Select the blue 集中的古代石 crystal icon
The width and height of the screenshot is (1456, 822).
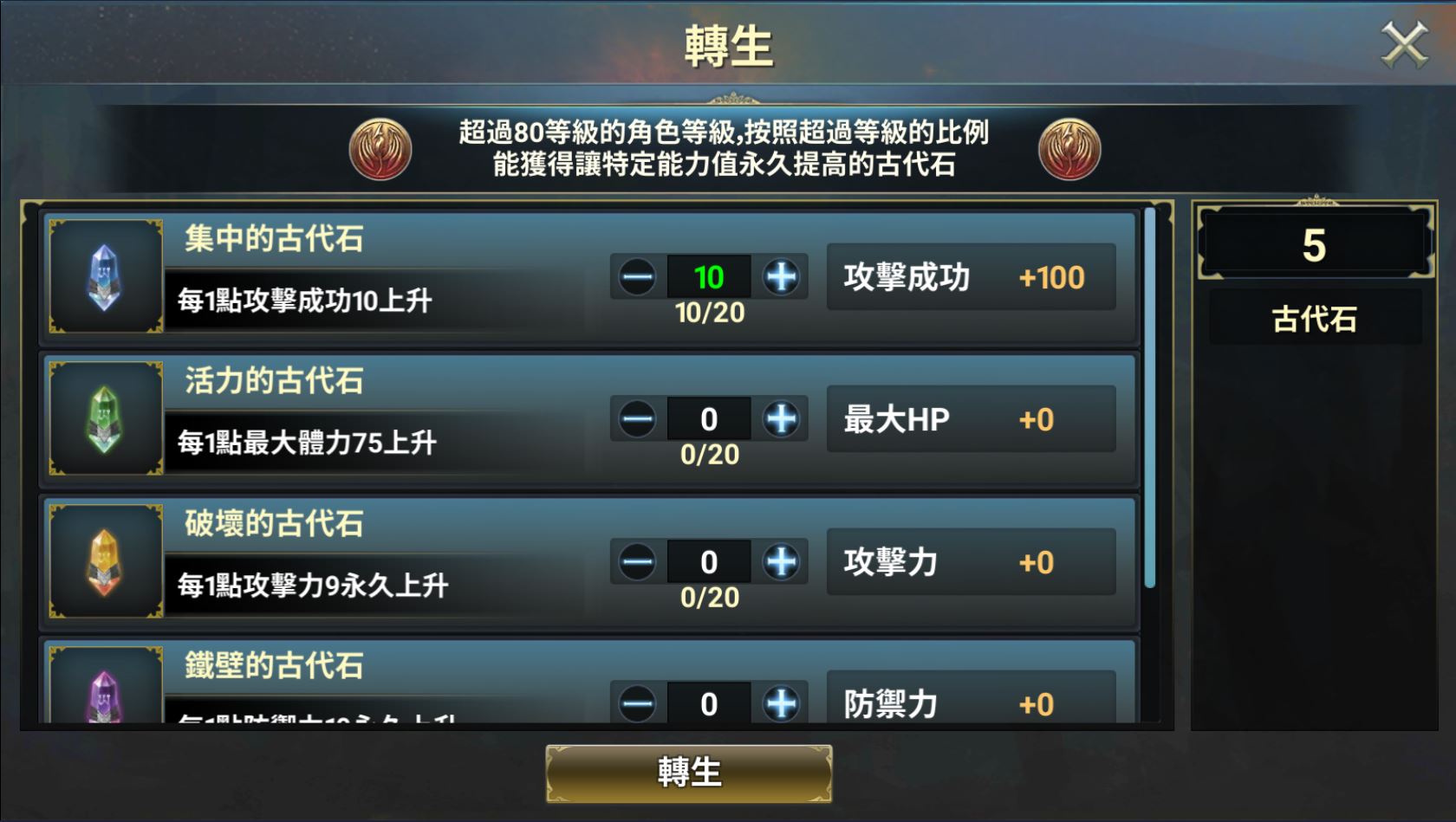pyautogui.click(x=104, y=277)
